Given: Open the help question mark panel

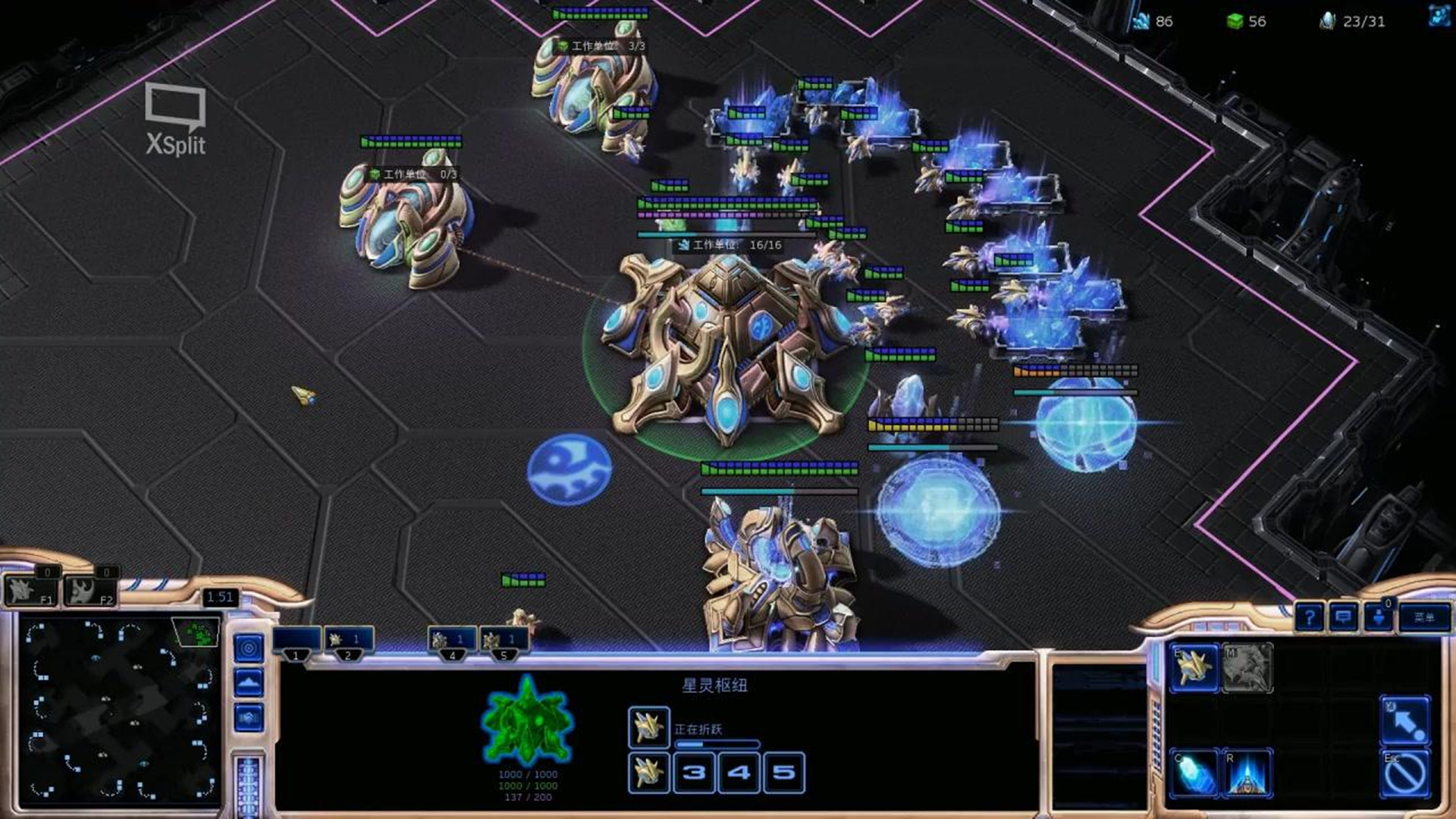Looking at the screenshot, I should pos(1310,617).
